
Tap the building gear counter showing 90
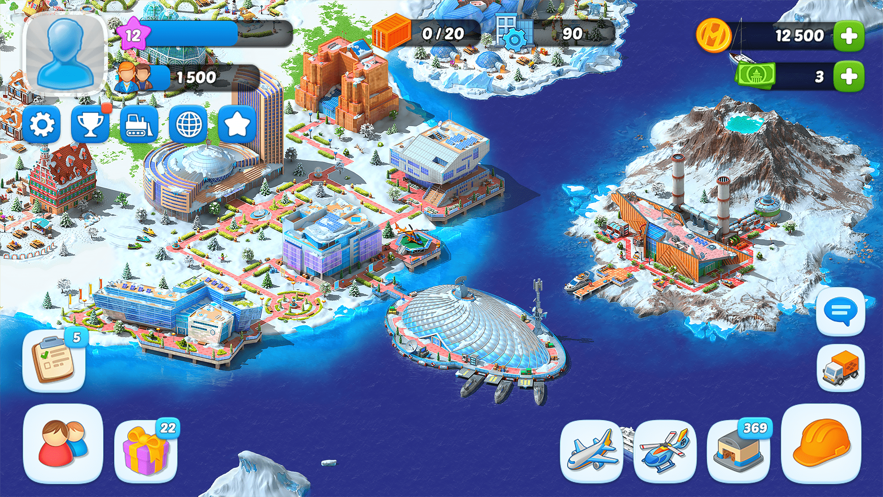point(553,34)
